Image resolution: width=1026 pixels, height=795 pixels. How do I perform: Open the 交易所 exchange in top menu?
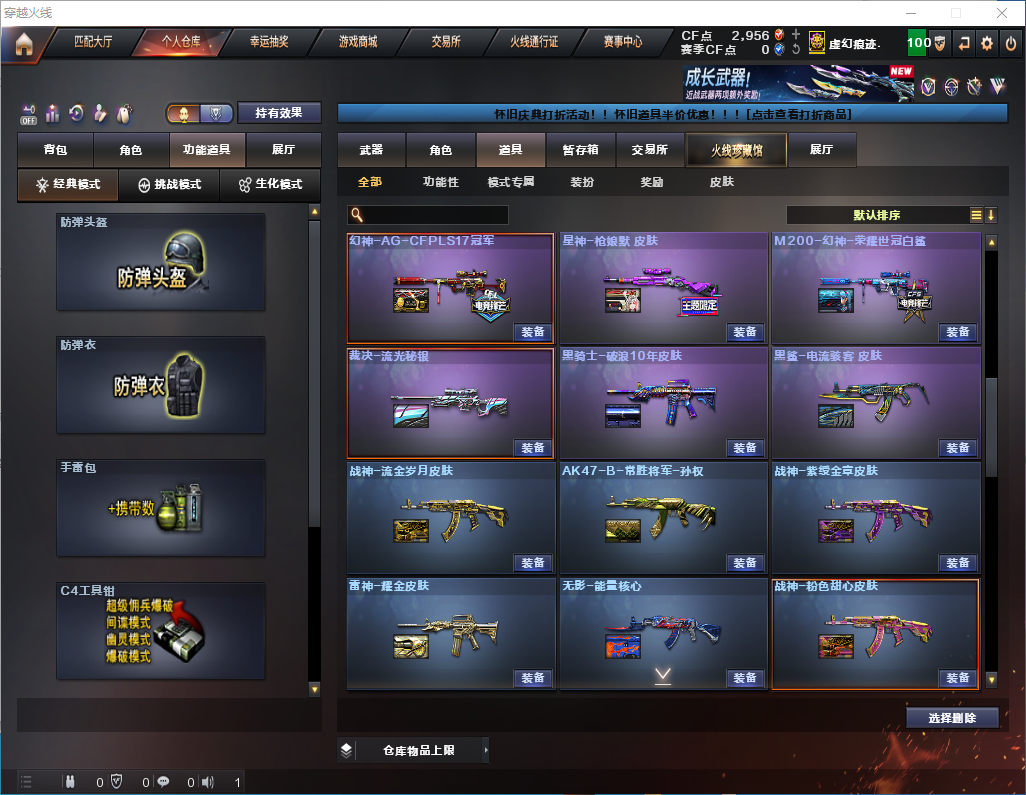pyautogui.click(x=446, y=43)
